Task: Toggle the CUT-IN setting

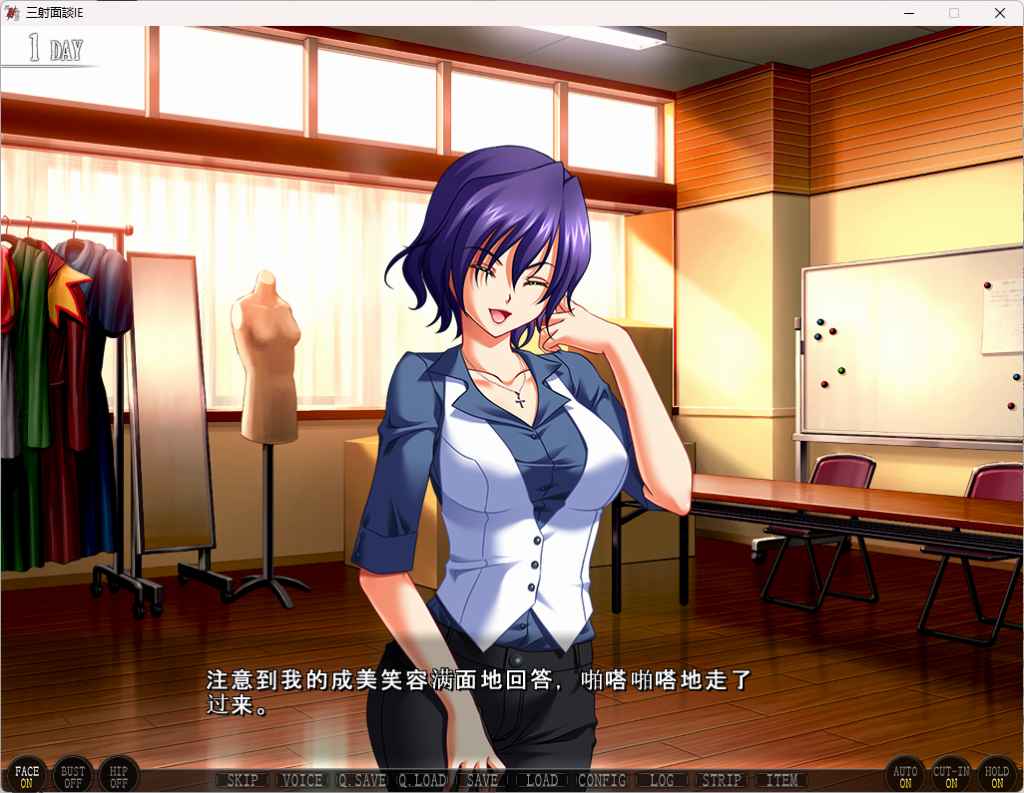Action: point(951,775)
